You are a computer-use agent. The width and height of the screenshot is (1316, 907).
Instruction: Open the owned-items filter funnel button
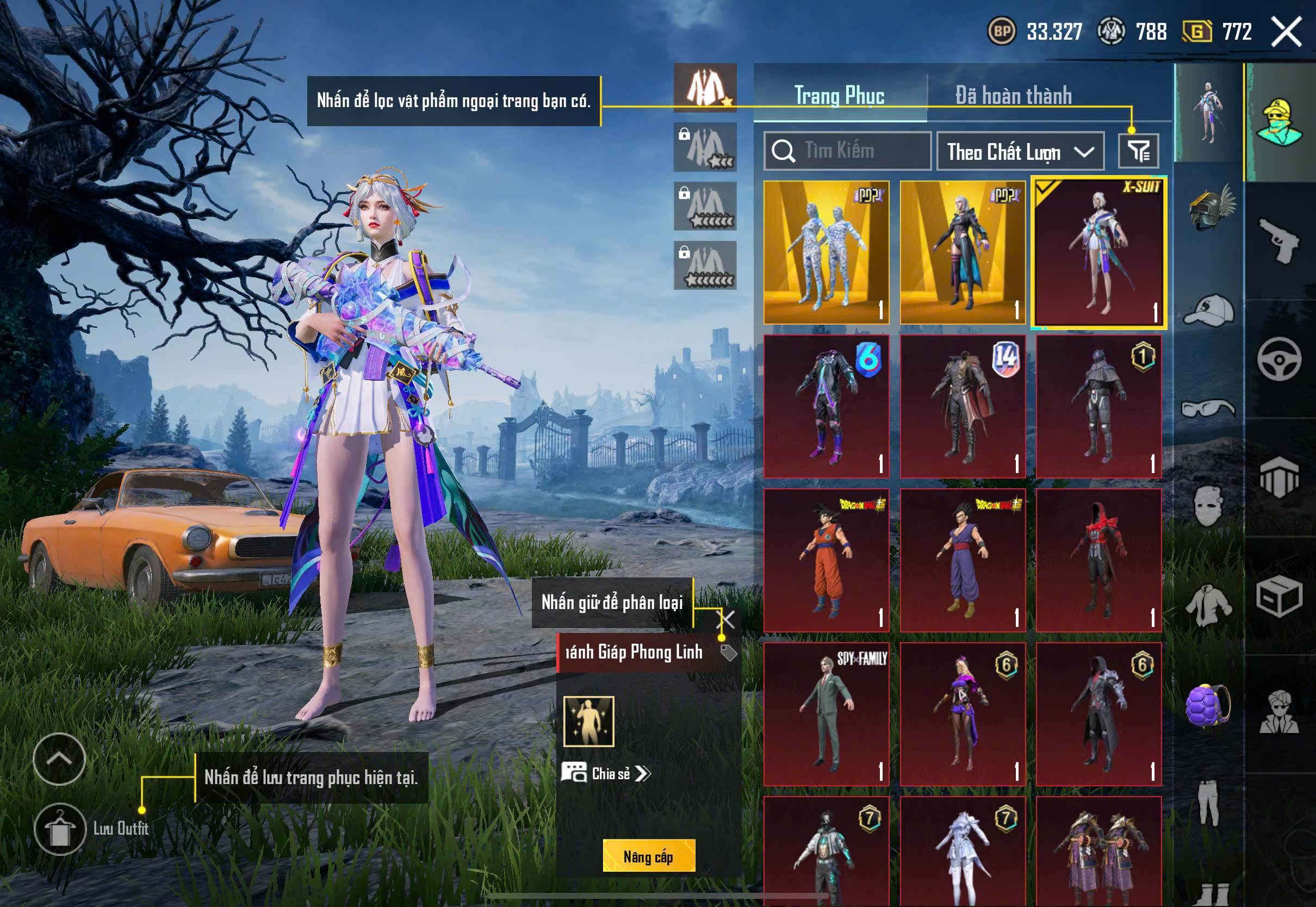pos(1138,151)
